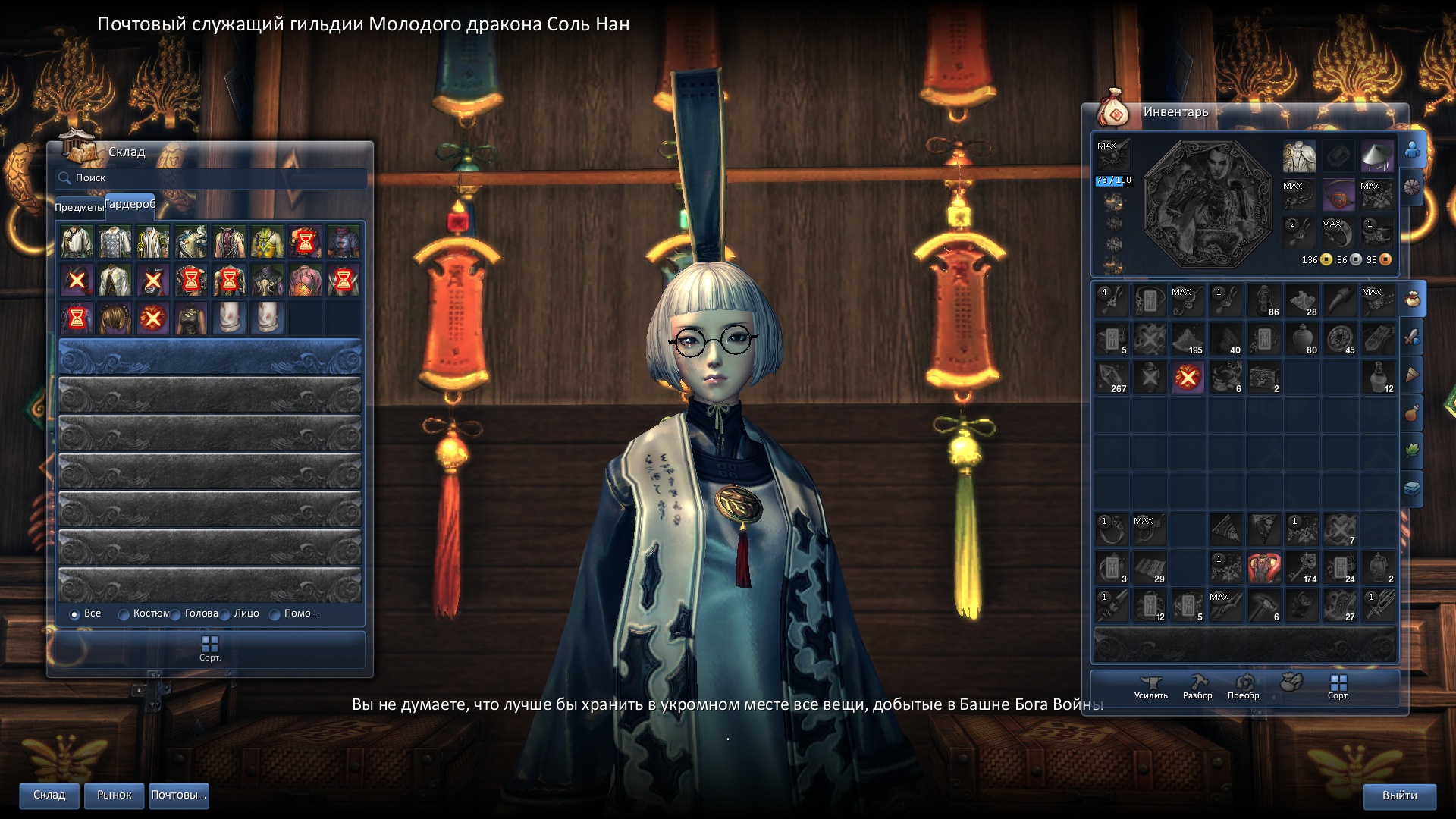Image resolution: width=1456 pixels, height=819 pixels.
Task: Select the Гардероб wardrobe tab
Action: (x=130, y=204)
